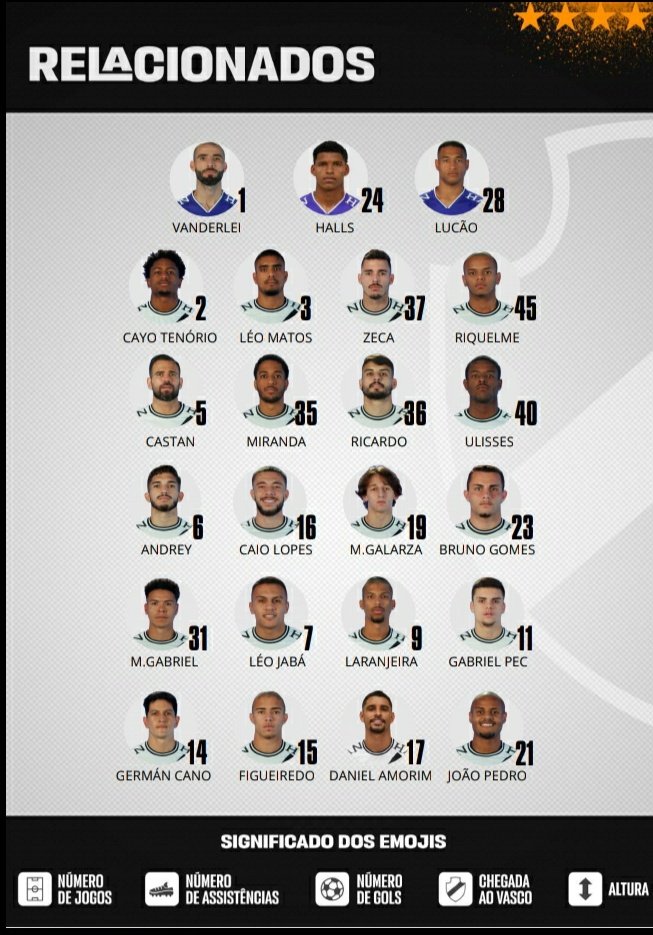Click the Número de Gols ball icon
Screen dimensions: 653x935
(x=331, y=889)
